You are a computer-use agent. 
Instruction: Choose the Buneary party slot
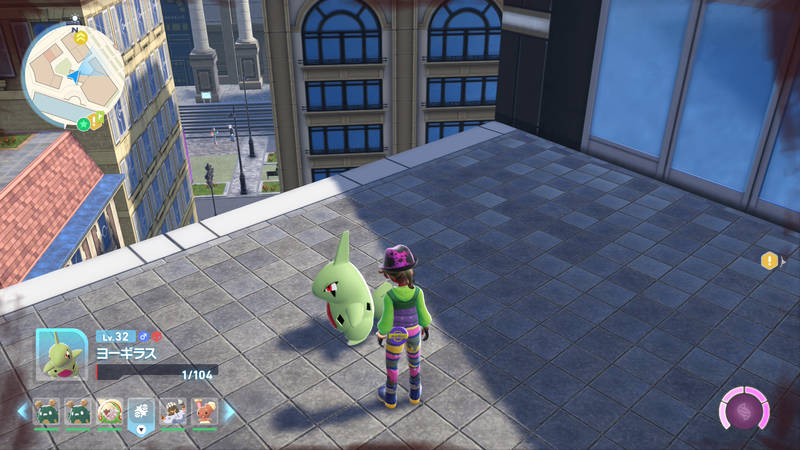(204, 411)
